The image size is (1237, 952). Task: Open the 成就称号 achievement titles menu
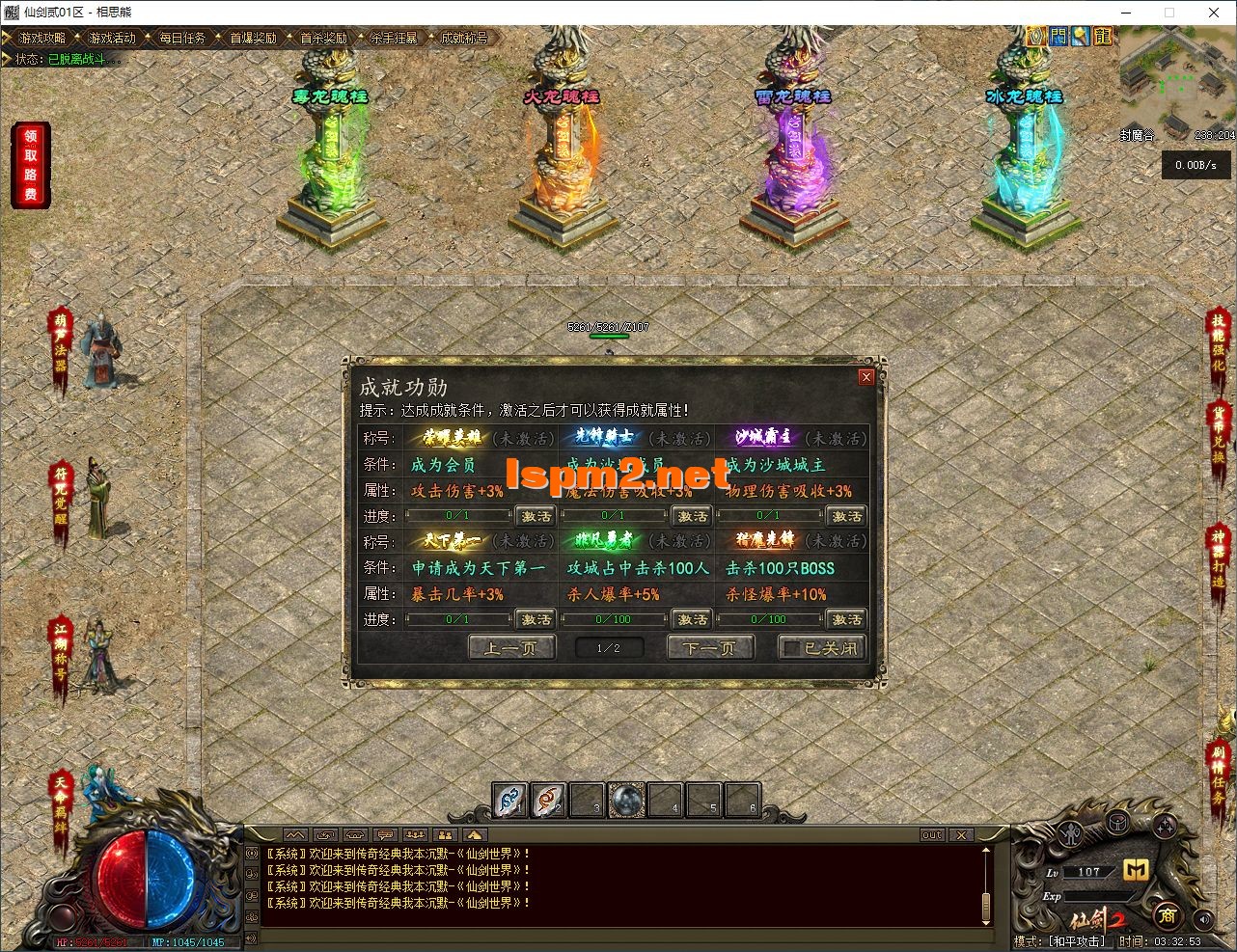[x=464, y=38]
